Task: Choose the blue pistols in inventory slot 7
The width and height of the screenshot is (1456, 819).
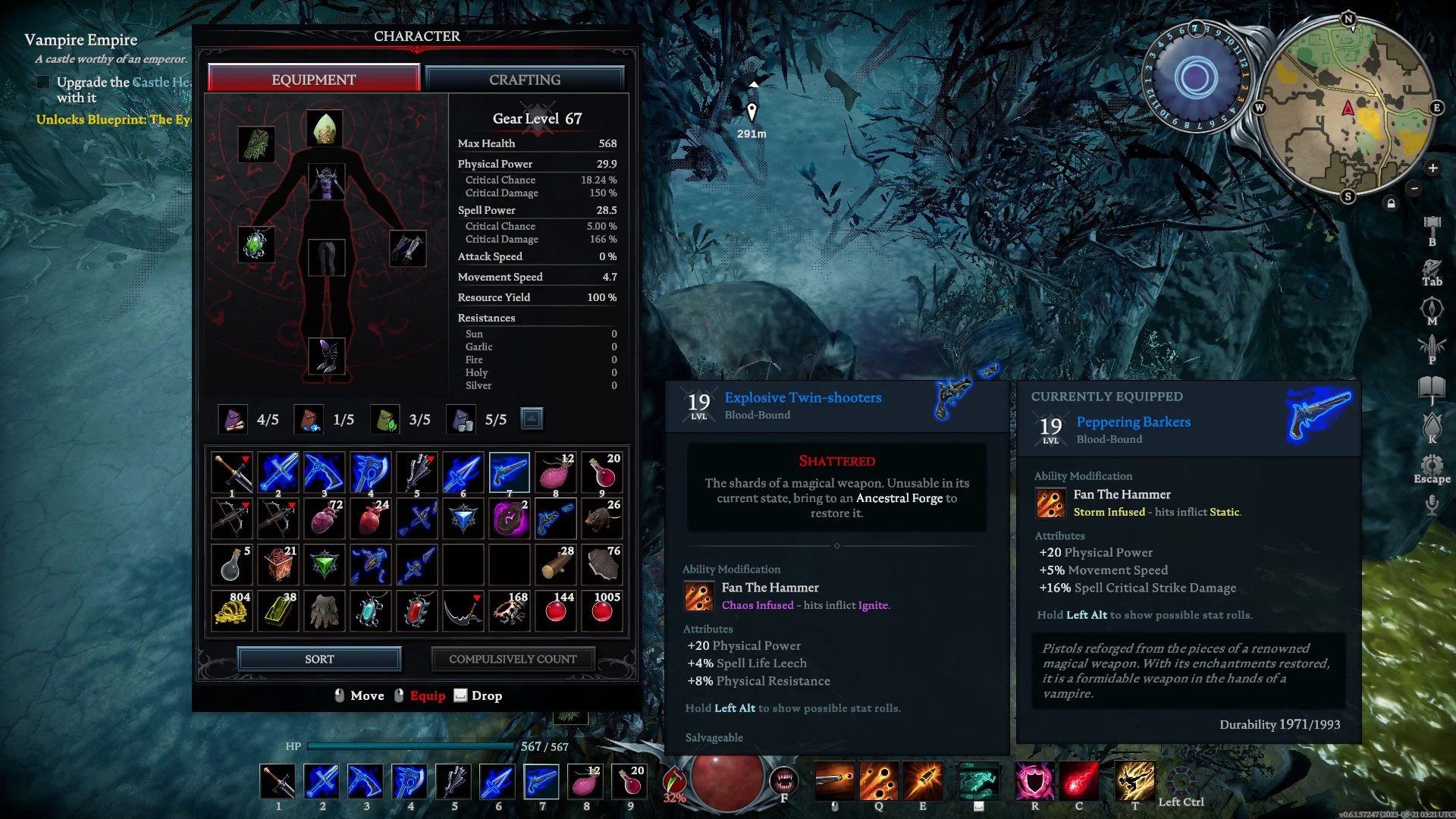Action: [509, 472]
